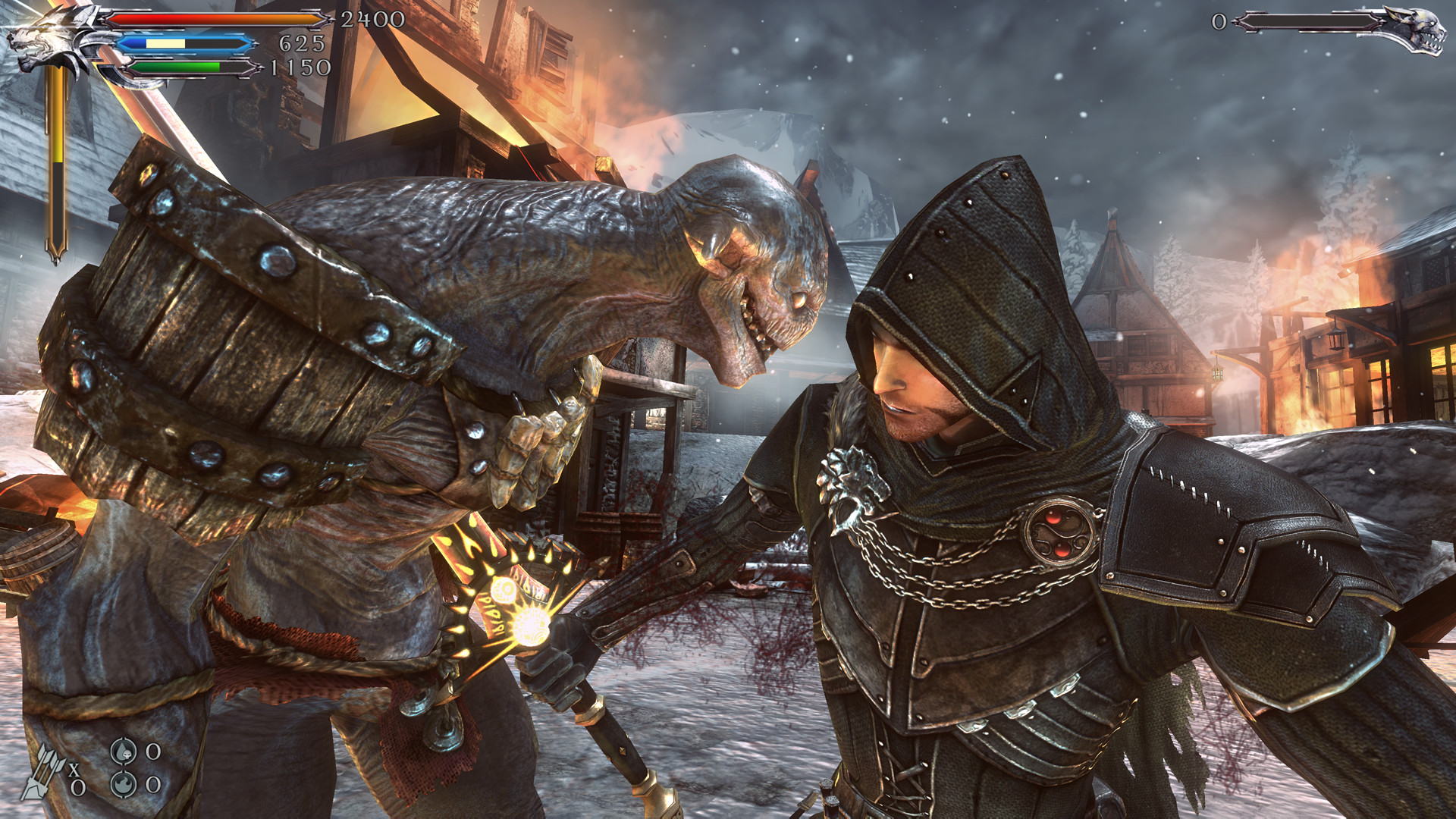
Task: Click the flame potion flask icon
Action: (x=124, y=786)
